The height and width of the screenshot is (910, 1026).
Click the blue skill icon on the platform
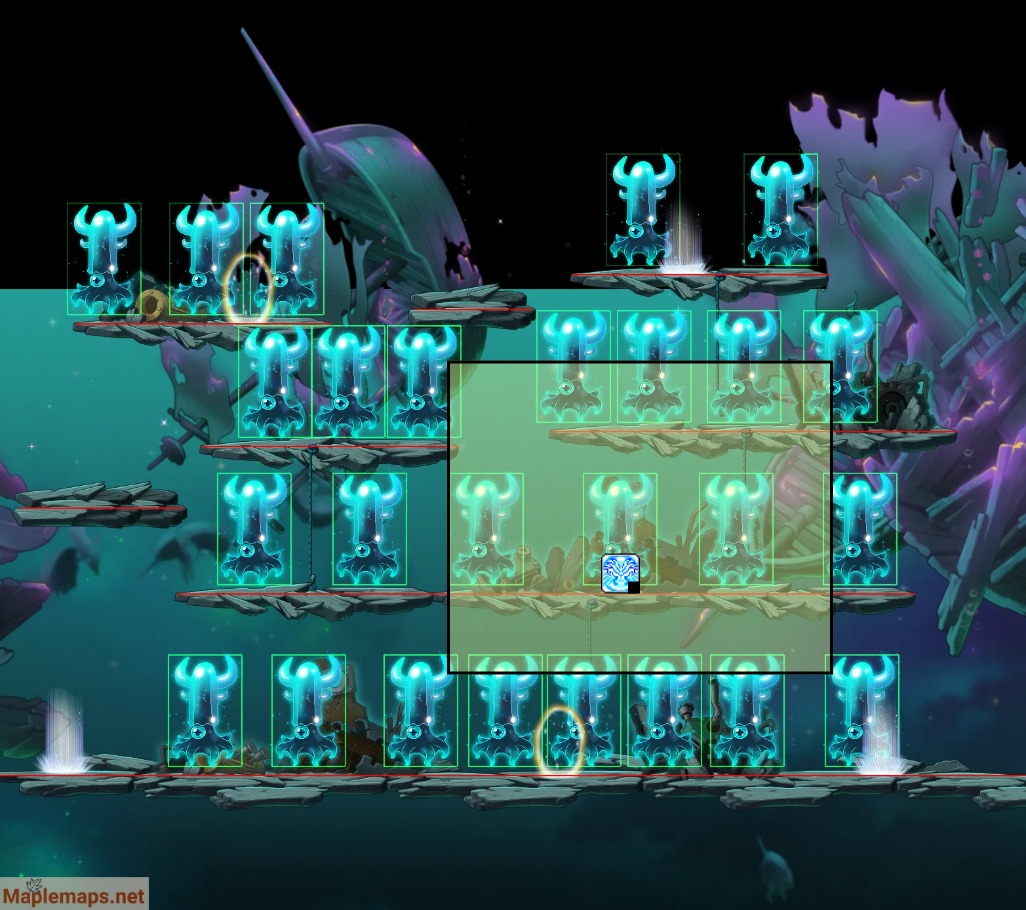coord(619,573)
